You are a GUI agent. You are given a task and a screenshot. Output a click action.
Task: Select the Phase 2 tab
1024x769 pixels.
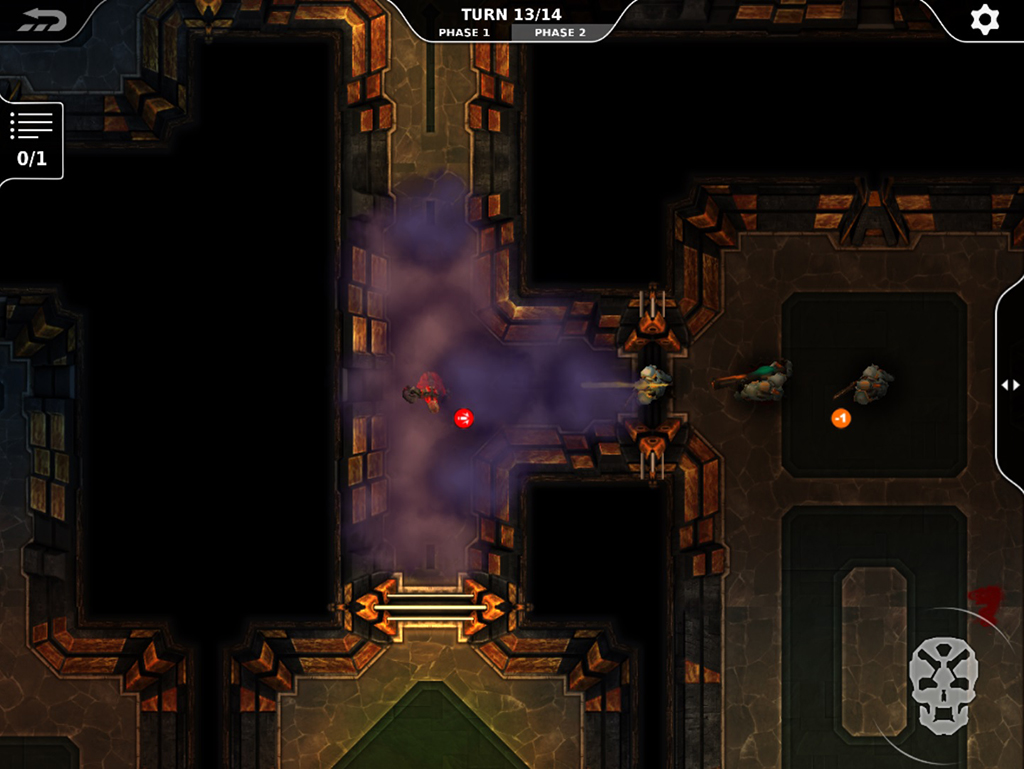coord(560,33)
